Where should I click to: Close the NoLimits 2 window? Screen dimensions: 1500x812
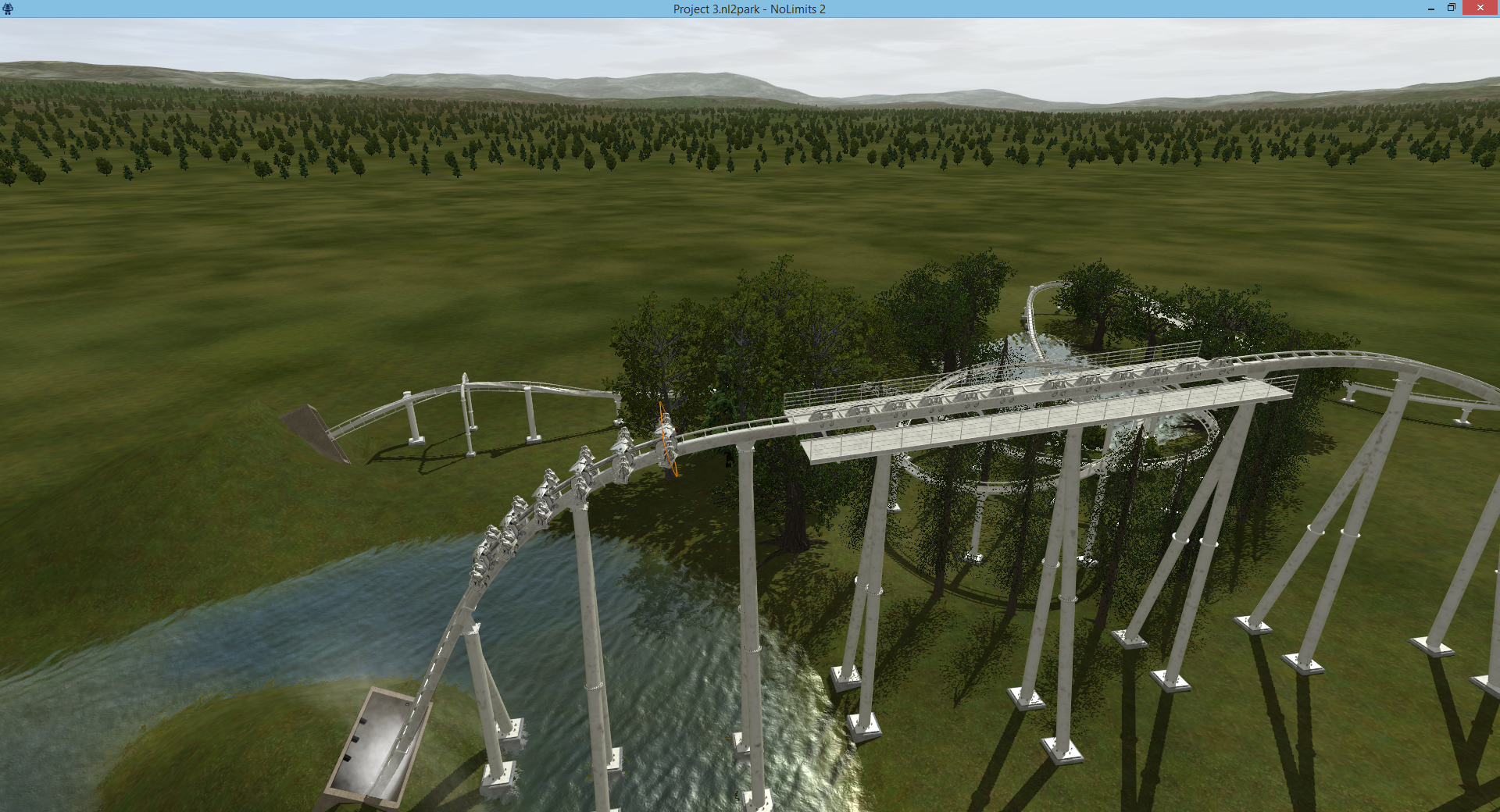click(x=1480, y=8)
